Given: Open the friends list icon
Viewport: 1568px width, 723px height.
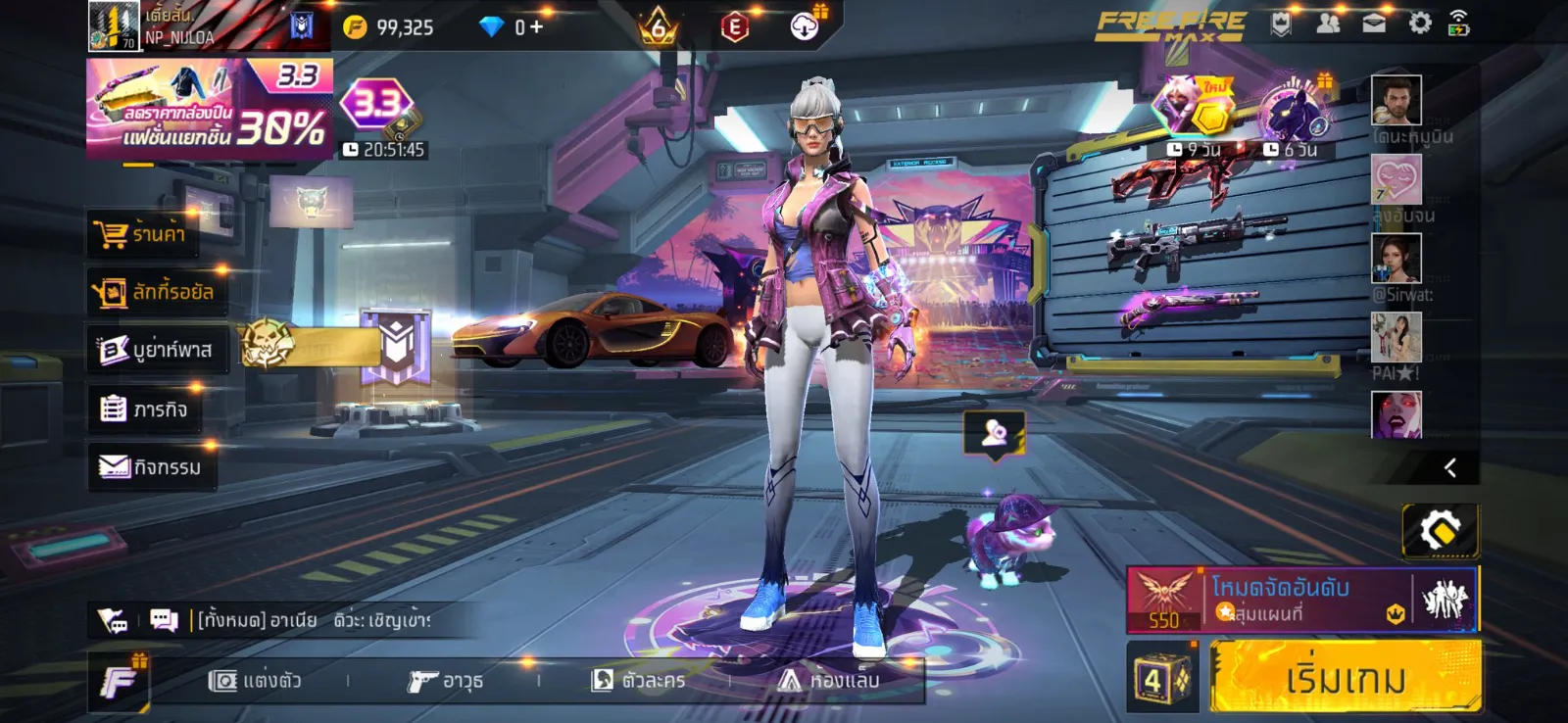Looking at the screenshot, I should point(1328,24).
